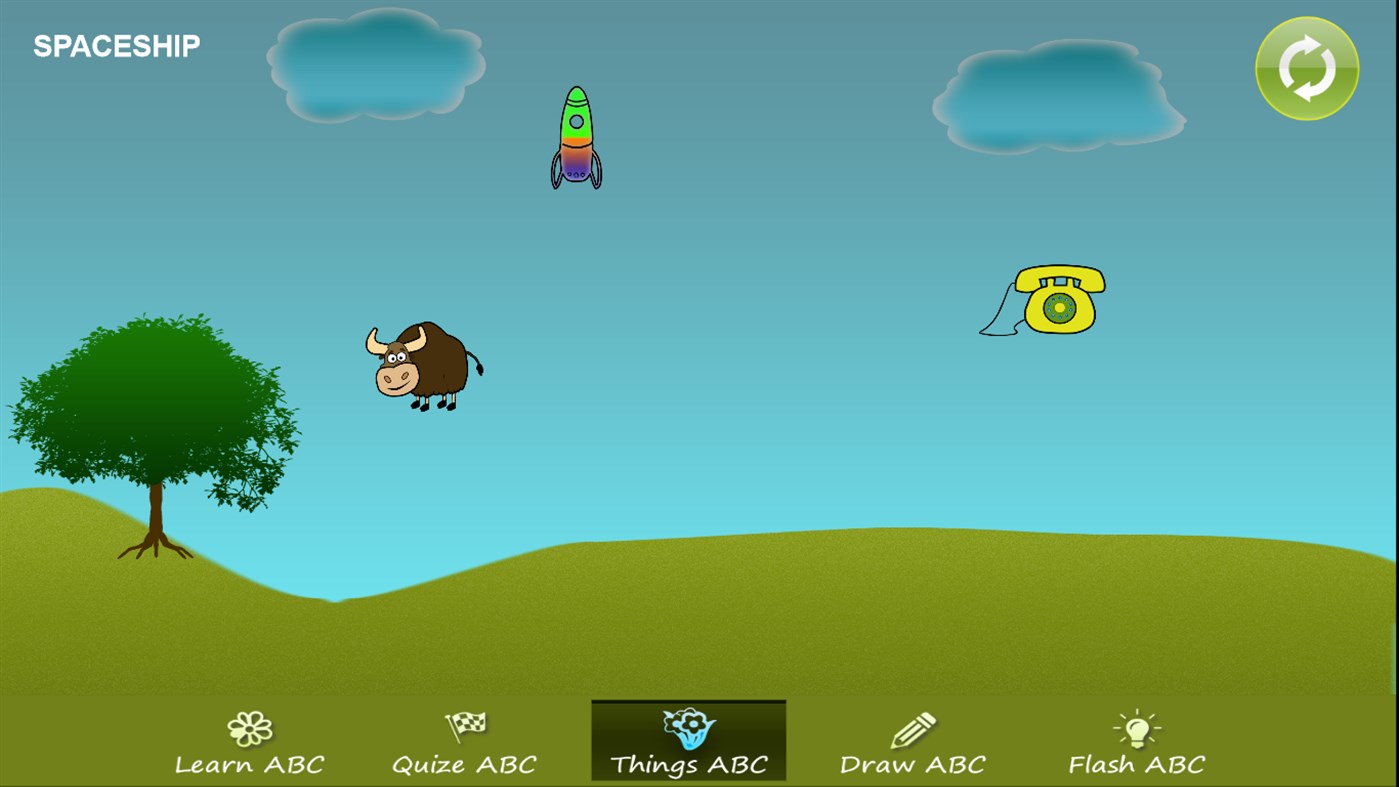Image resolution: width=1399 pixels, height=787 pixels.
Task: Click the SPACESHIP title label
Action: (x=115, y=44)
